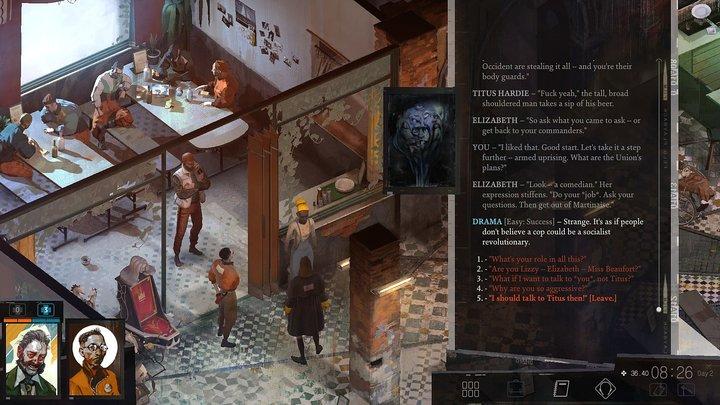
Task: Open the inventory briefcase icon
Action: pyautogui.click(x=516, y=387)
